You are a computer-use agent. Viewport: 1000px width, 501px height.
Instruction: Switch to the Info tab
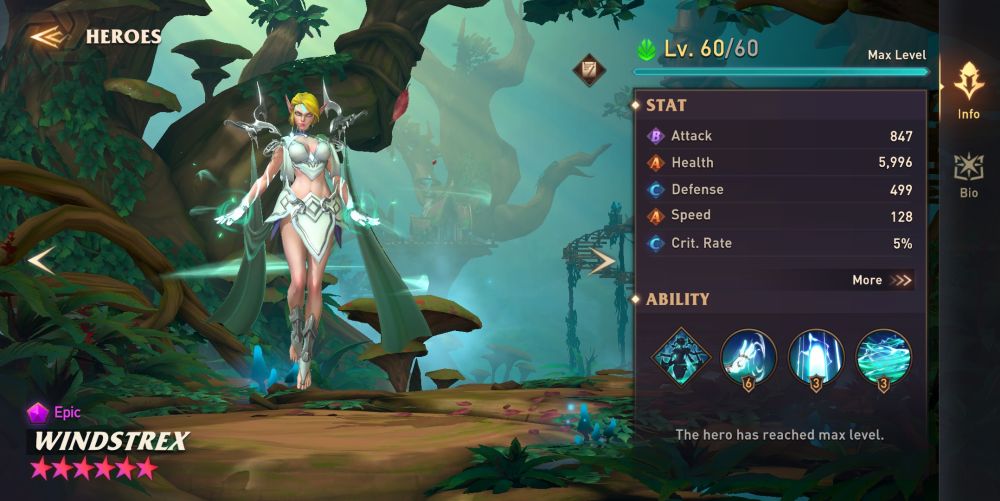coord(968,91)
